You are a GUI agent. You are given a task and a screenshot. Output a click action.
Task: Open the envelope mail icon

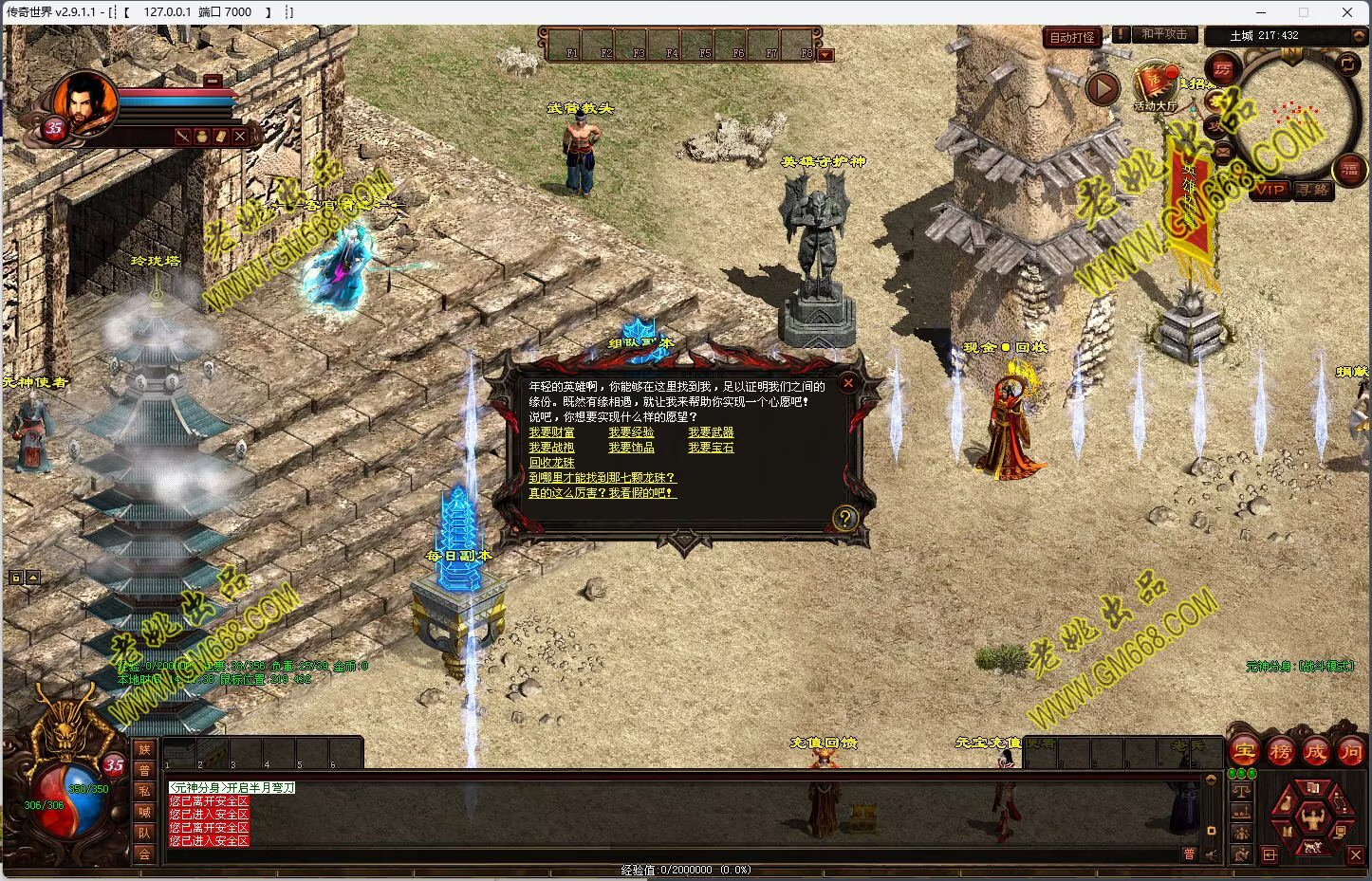point(1221,150)
